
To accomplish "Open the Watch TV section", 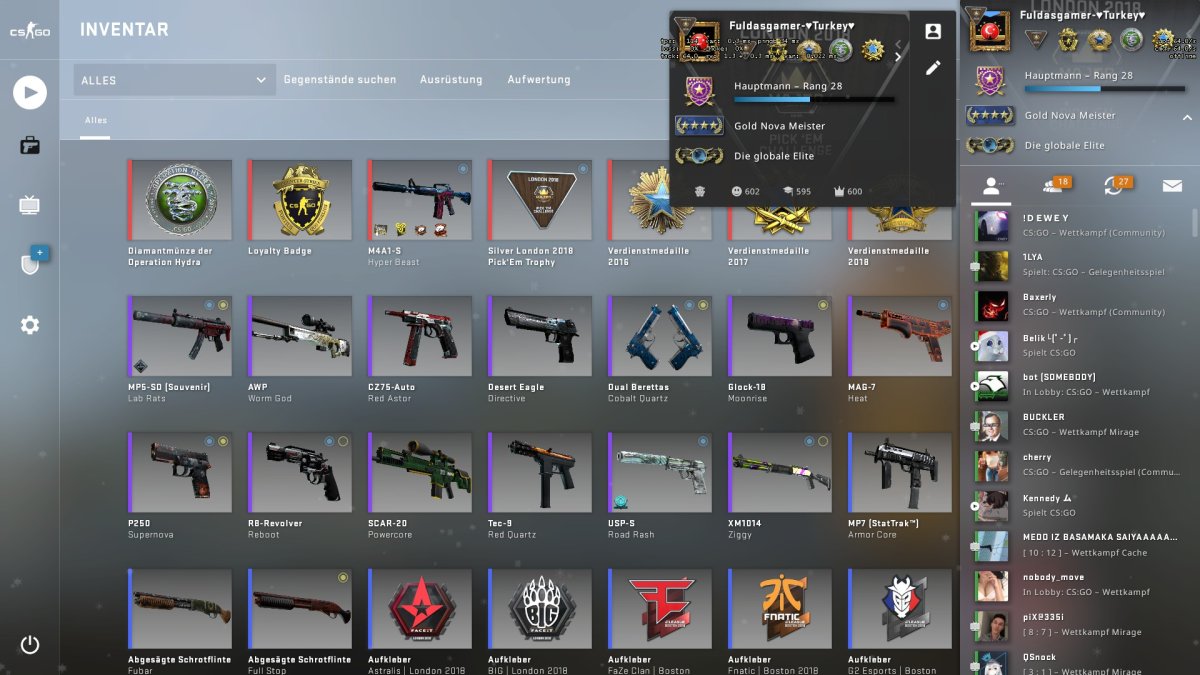I will tap(30, 206).
